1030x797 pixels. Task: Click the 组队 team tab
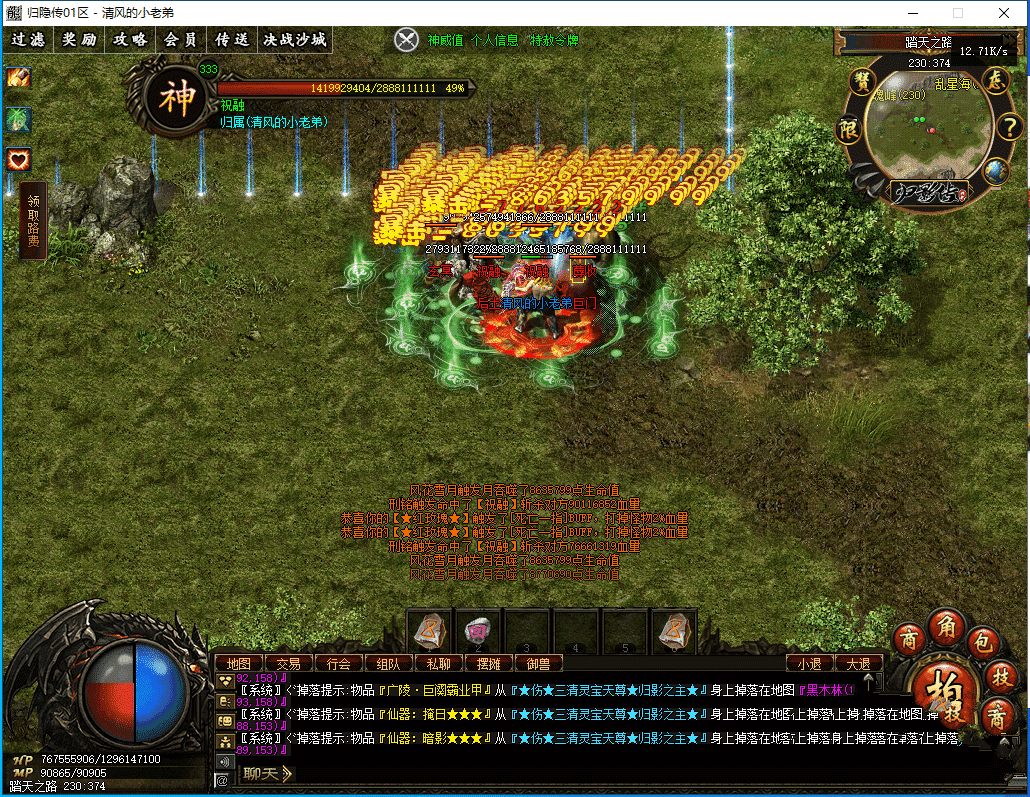(388, 663)
